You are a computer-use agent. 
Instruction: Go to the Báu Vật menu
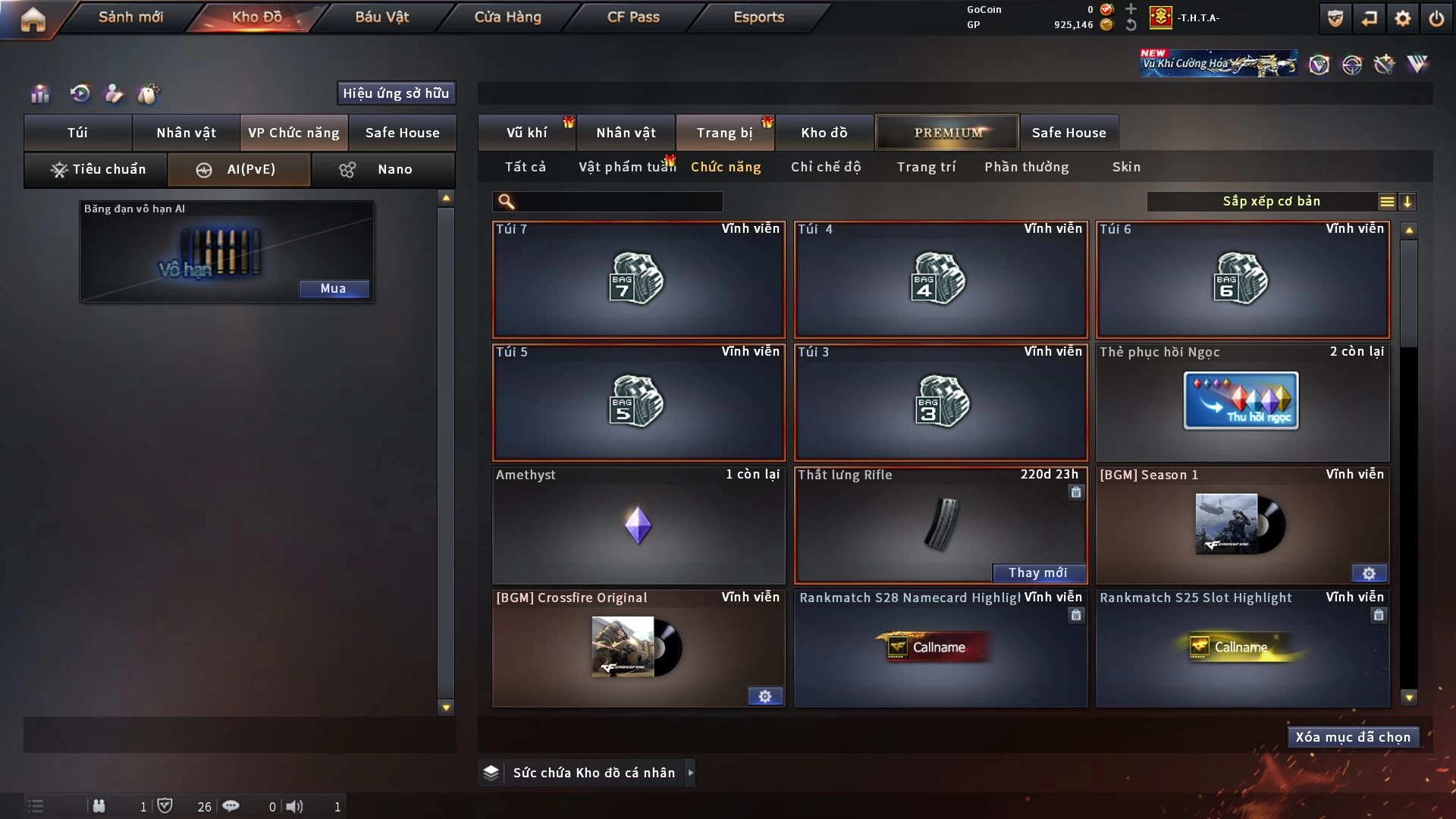381,17
